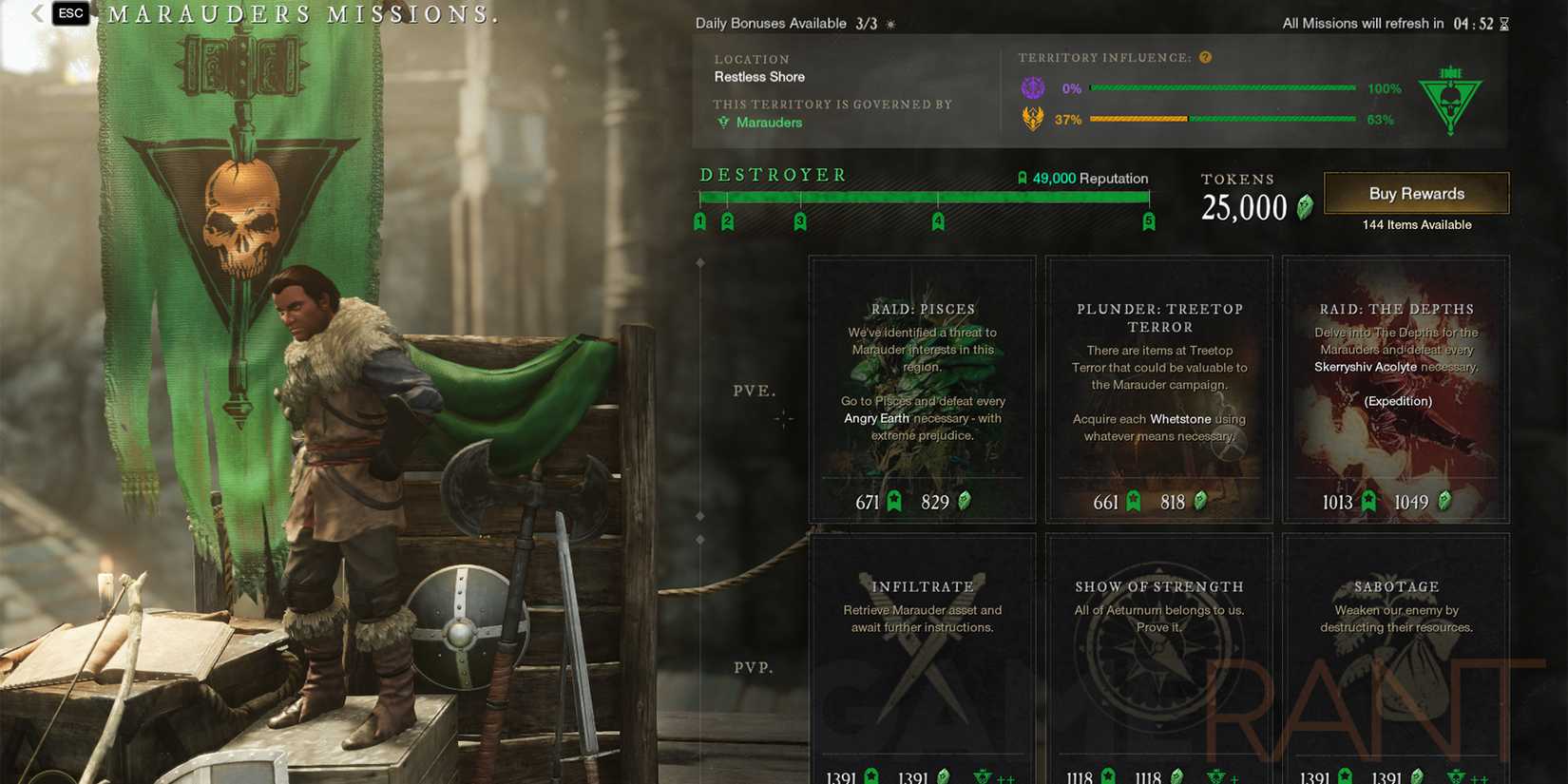Viewport: 1568px width, 784px height.
Task: Click the Marauders sigil beside the governed-by label
Action: pyautogui.click(x=724, y=122)
